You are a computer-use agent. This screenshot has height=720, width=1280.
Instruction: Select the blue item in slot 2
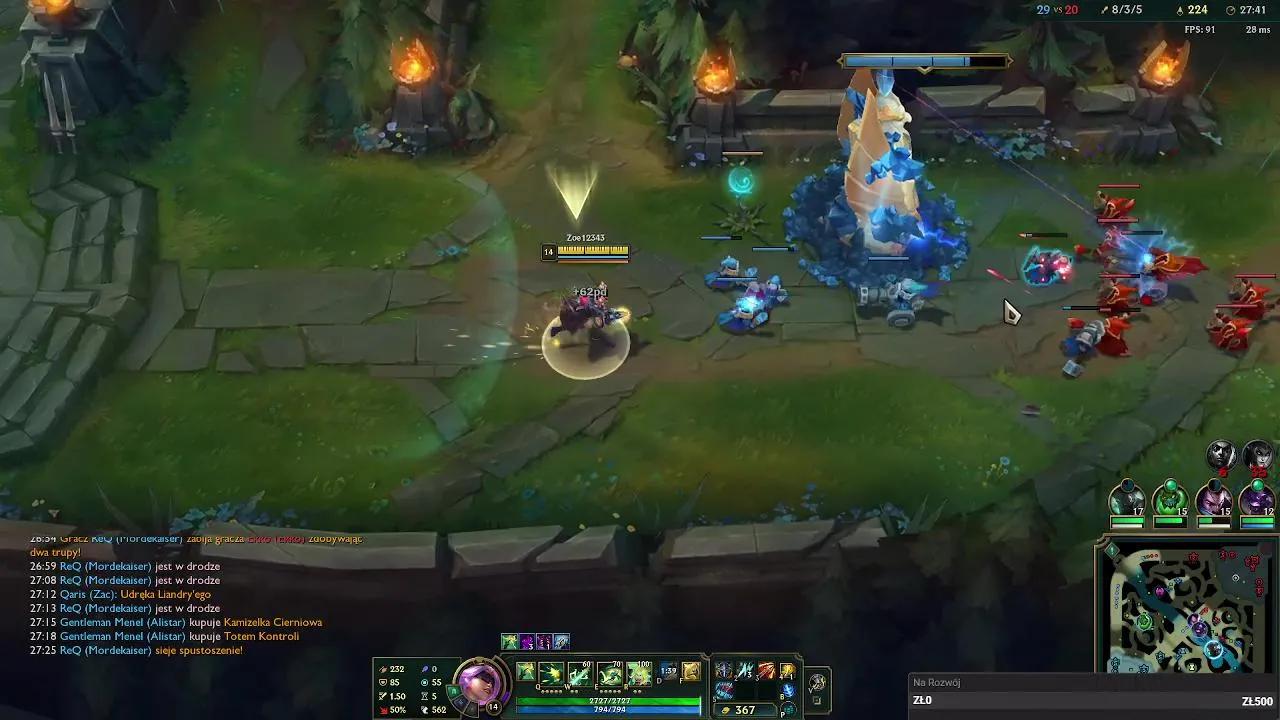746,668
